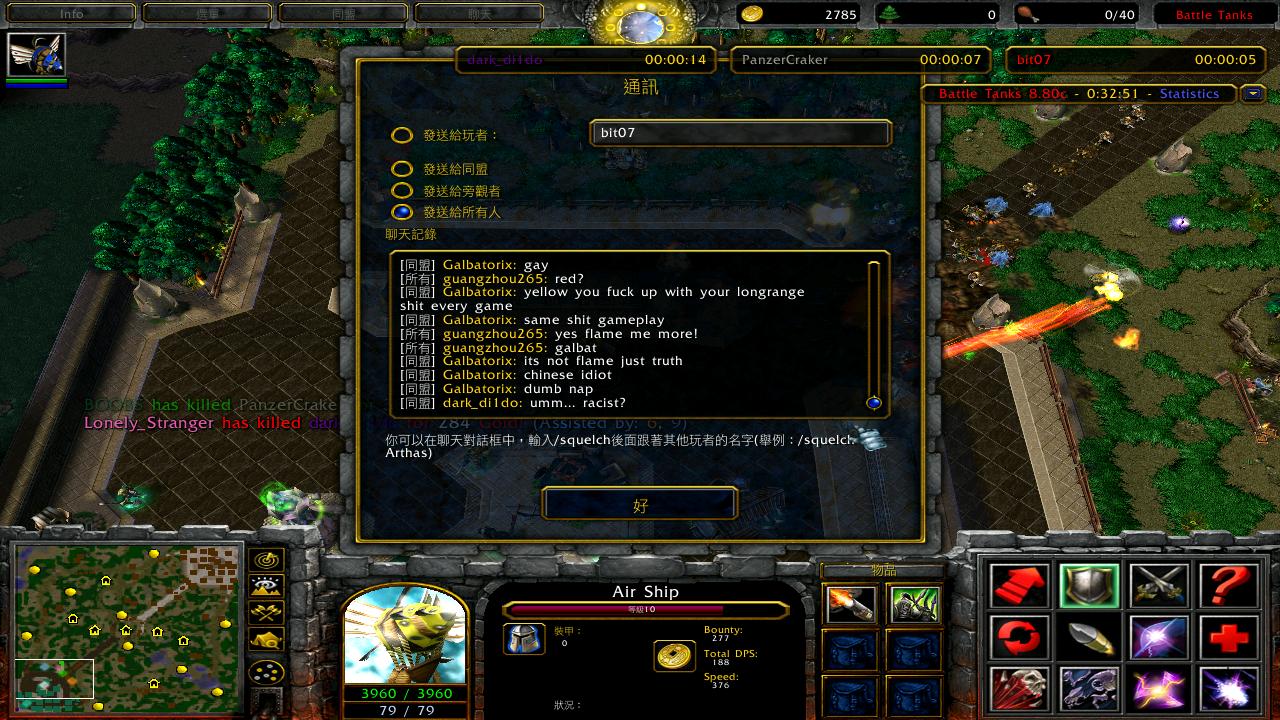Image resolution: width=1280 pixels, height=720 pixels.
Task: Select the 發送給旁觀者 (send to observers) option
Action: [402, 191]
